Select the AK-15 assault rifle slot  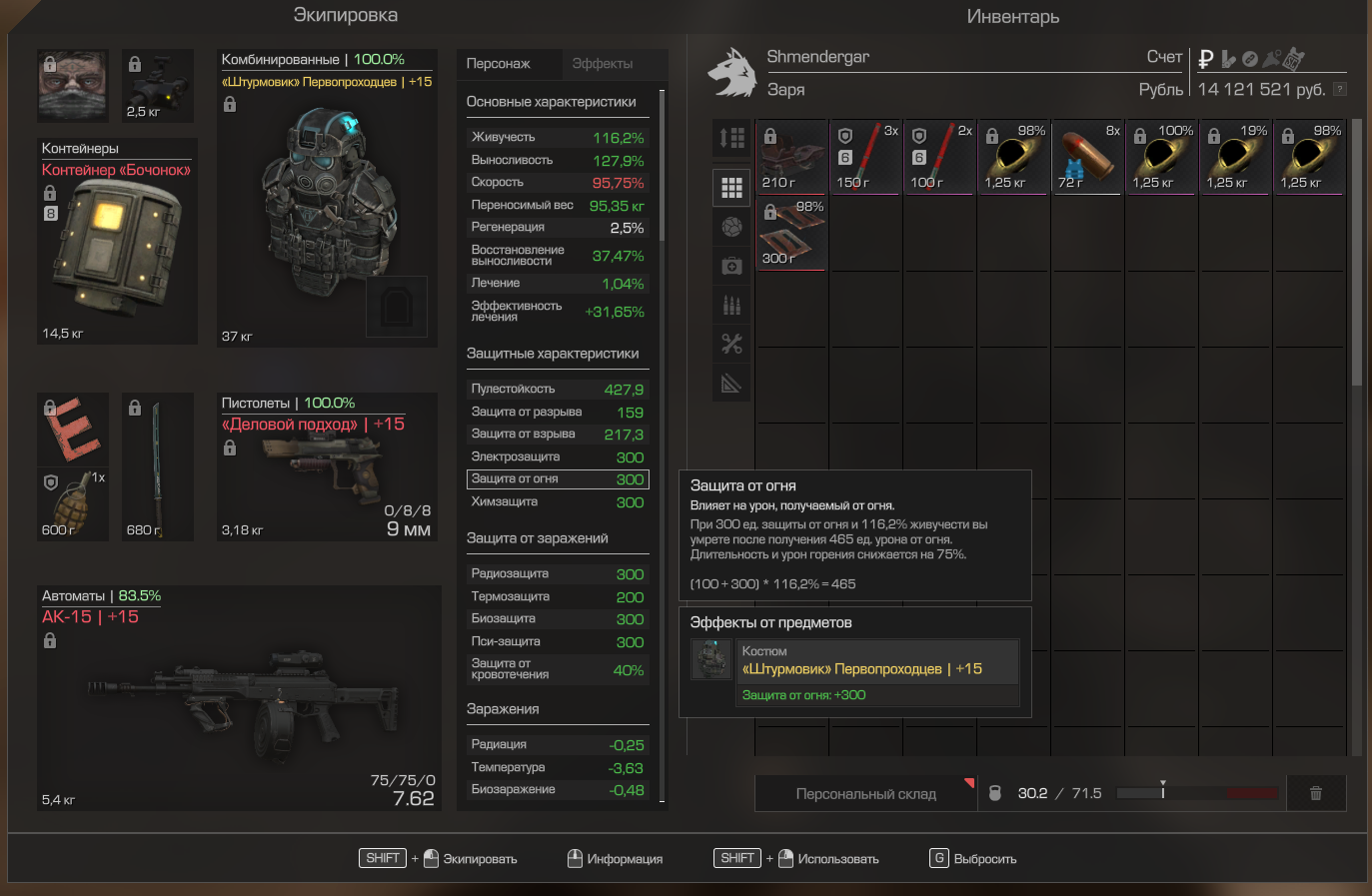(239, 697)
